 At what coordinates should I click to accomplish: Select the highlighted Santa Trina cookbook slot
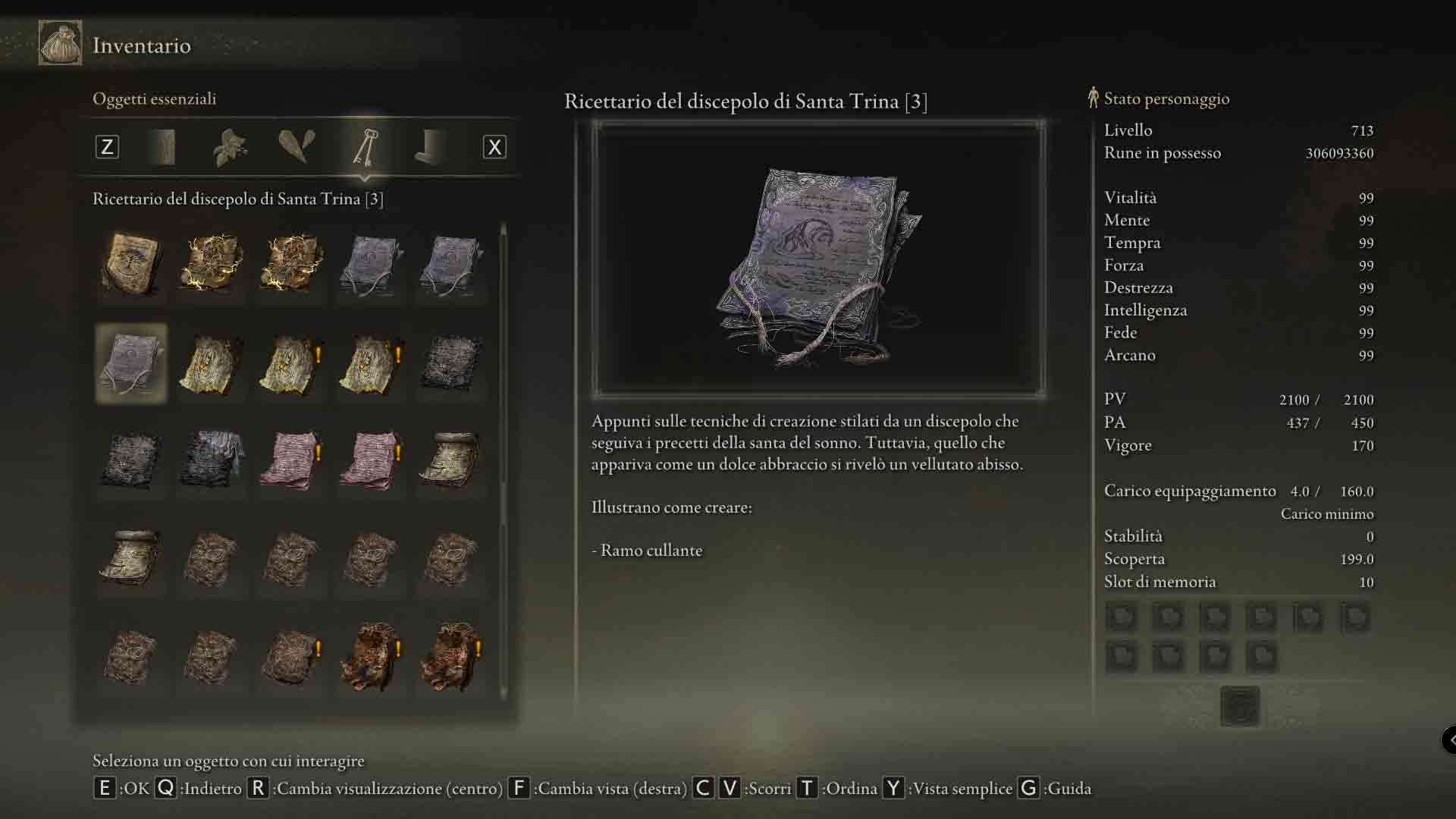click(x=131, y=363)
